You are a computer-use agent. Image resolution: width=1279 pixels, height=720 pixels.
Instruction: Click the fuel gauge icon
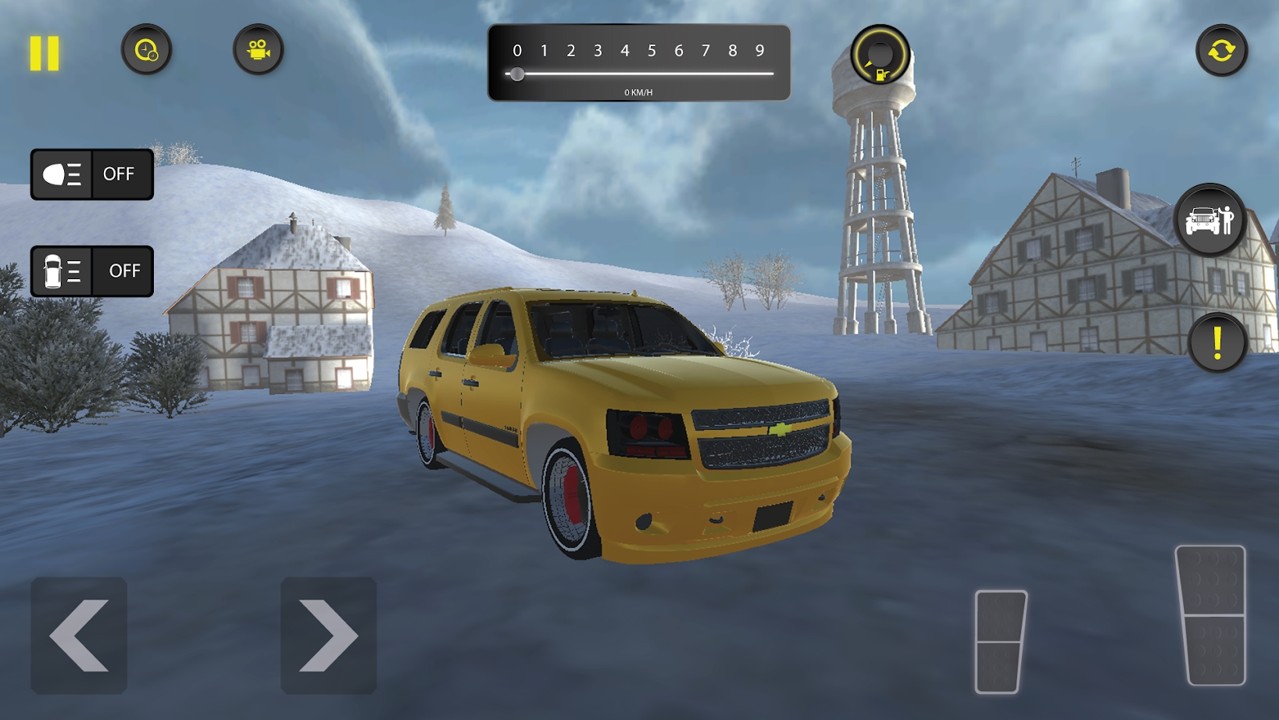(x=880, y=55)
